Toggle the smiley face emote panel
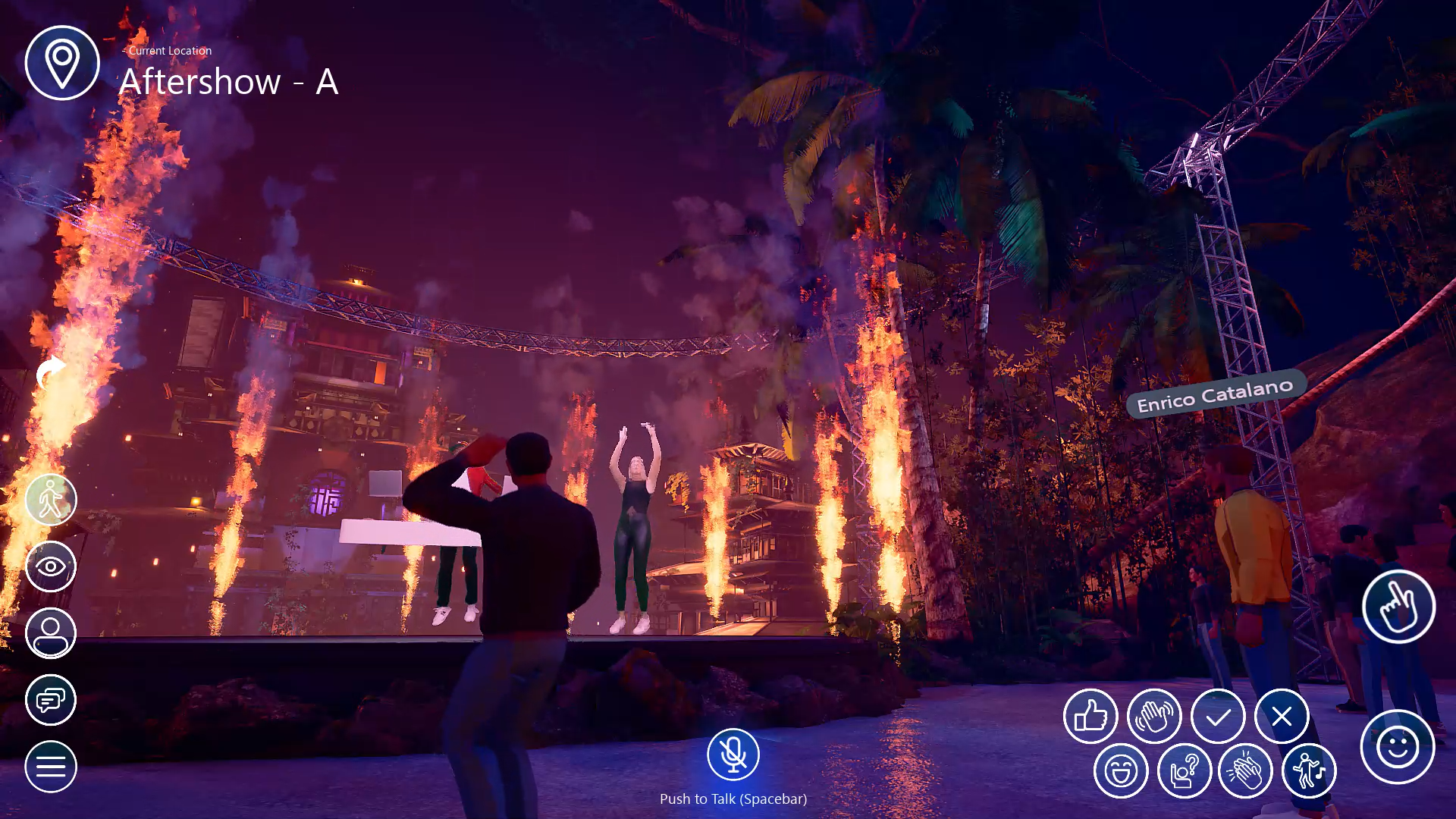1456x819 pixels. (x=1398, y=747)
